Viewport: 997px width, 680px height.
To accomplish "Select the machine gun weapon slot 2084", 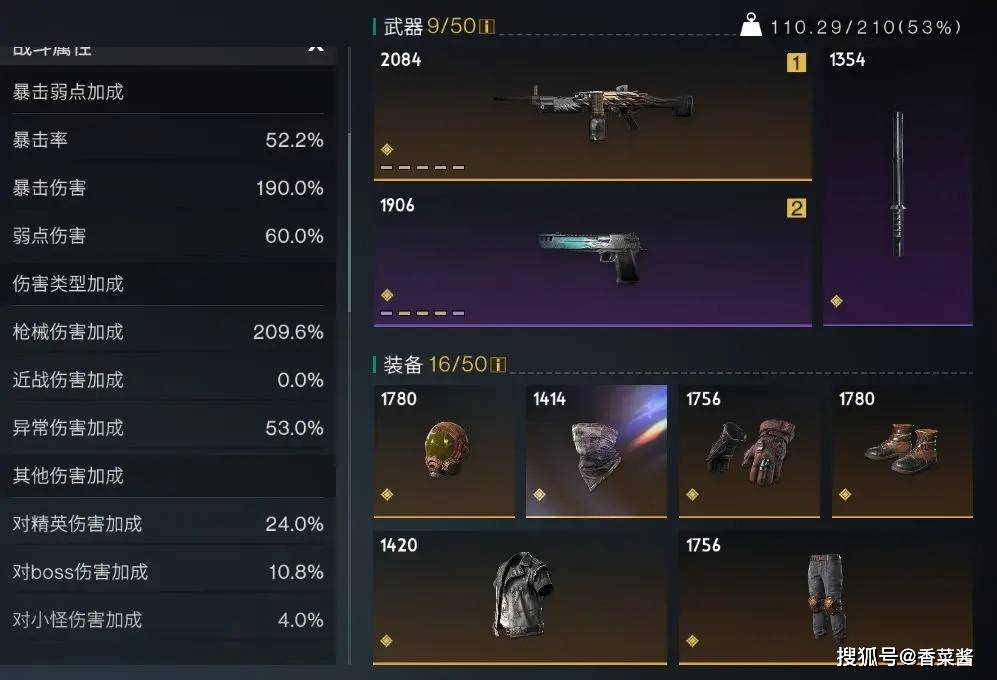I will click(x=592, y=112).
